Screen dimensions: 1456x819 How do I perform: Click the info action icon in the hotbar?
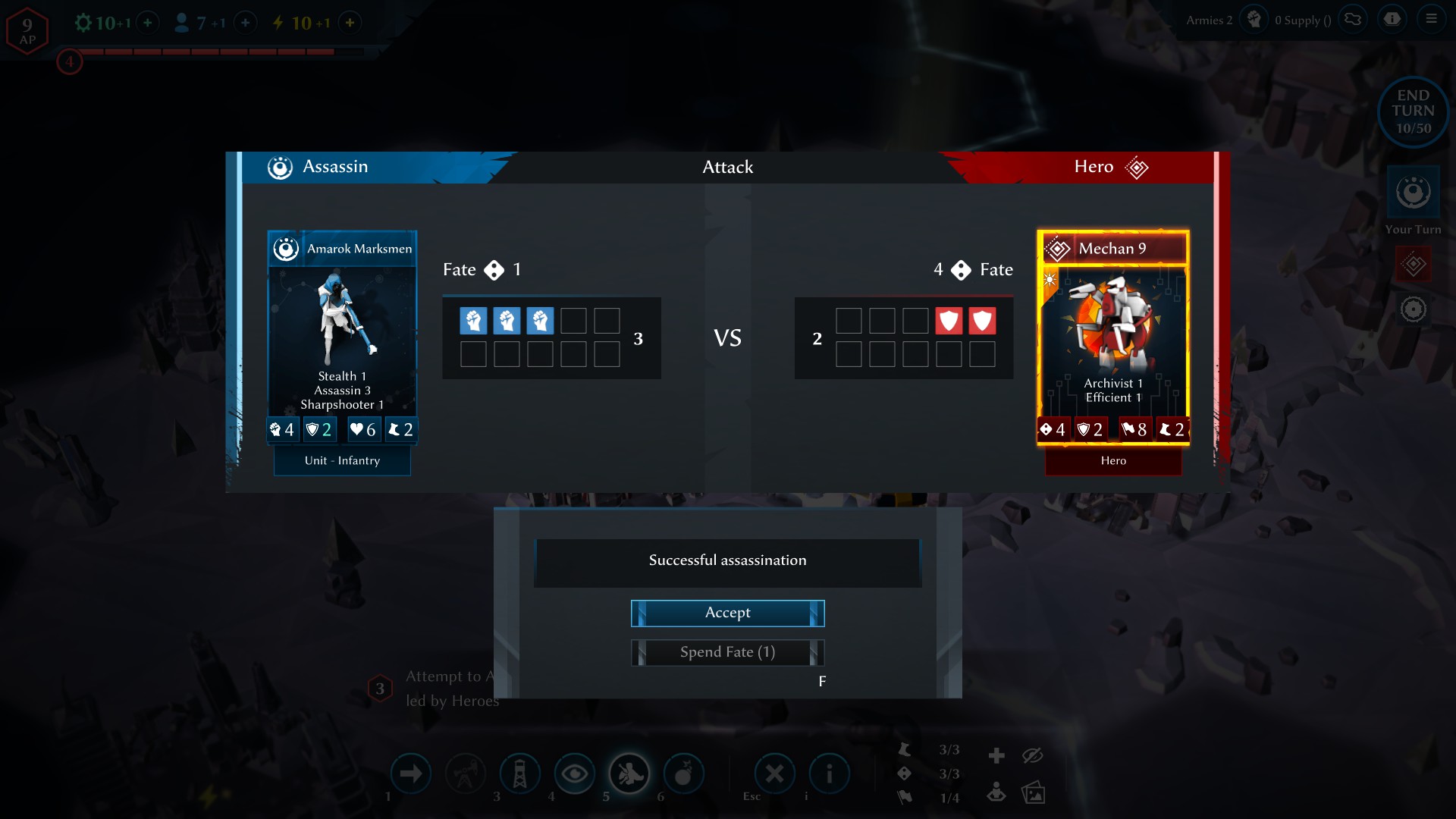(830, 773)
